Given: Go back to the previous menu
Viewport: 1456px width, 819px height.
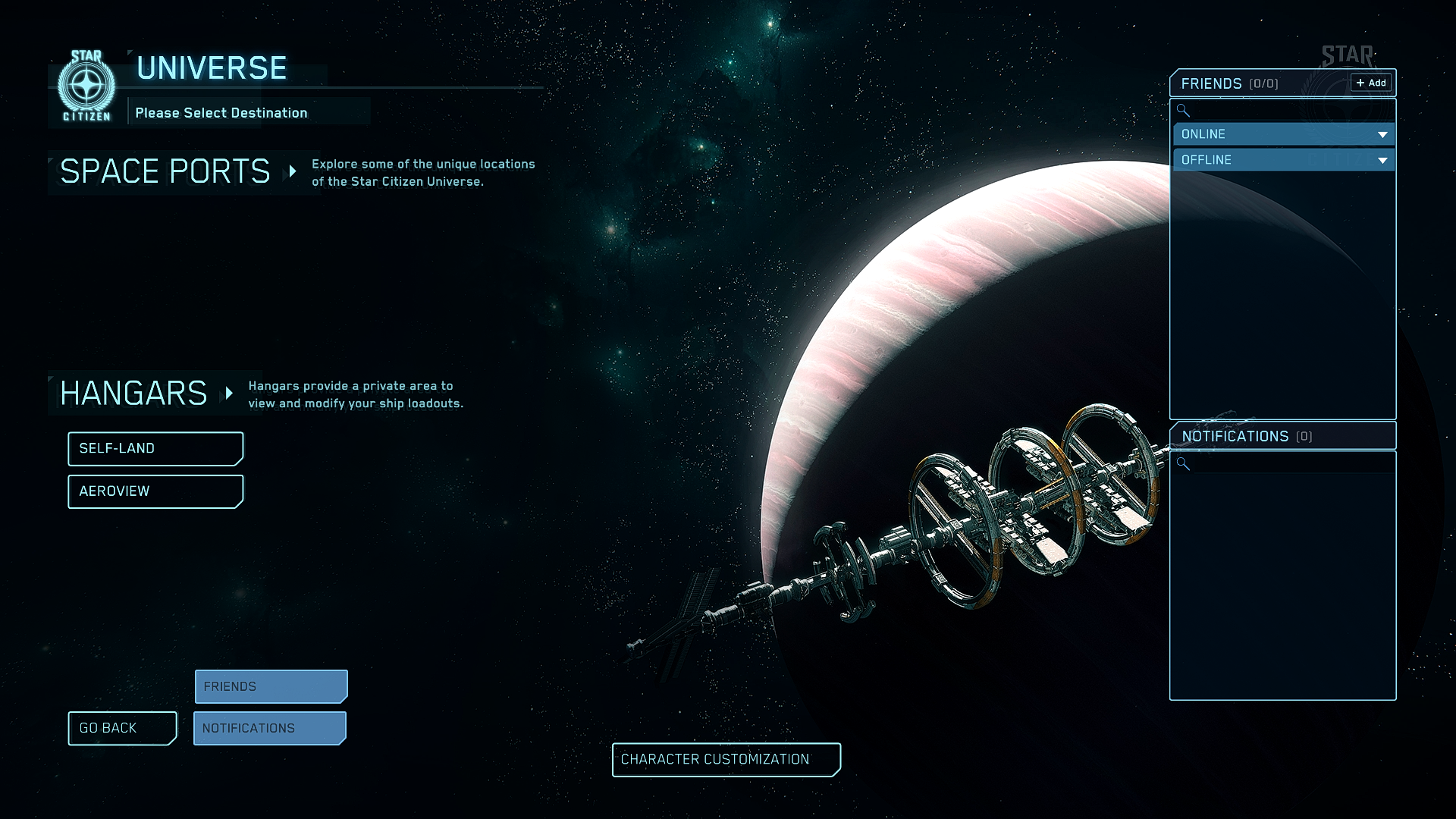Looking at the screenshot, I should click(x=122, y=728).
